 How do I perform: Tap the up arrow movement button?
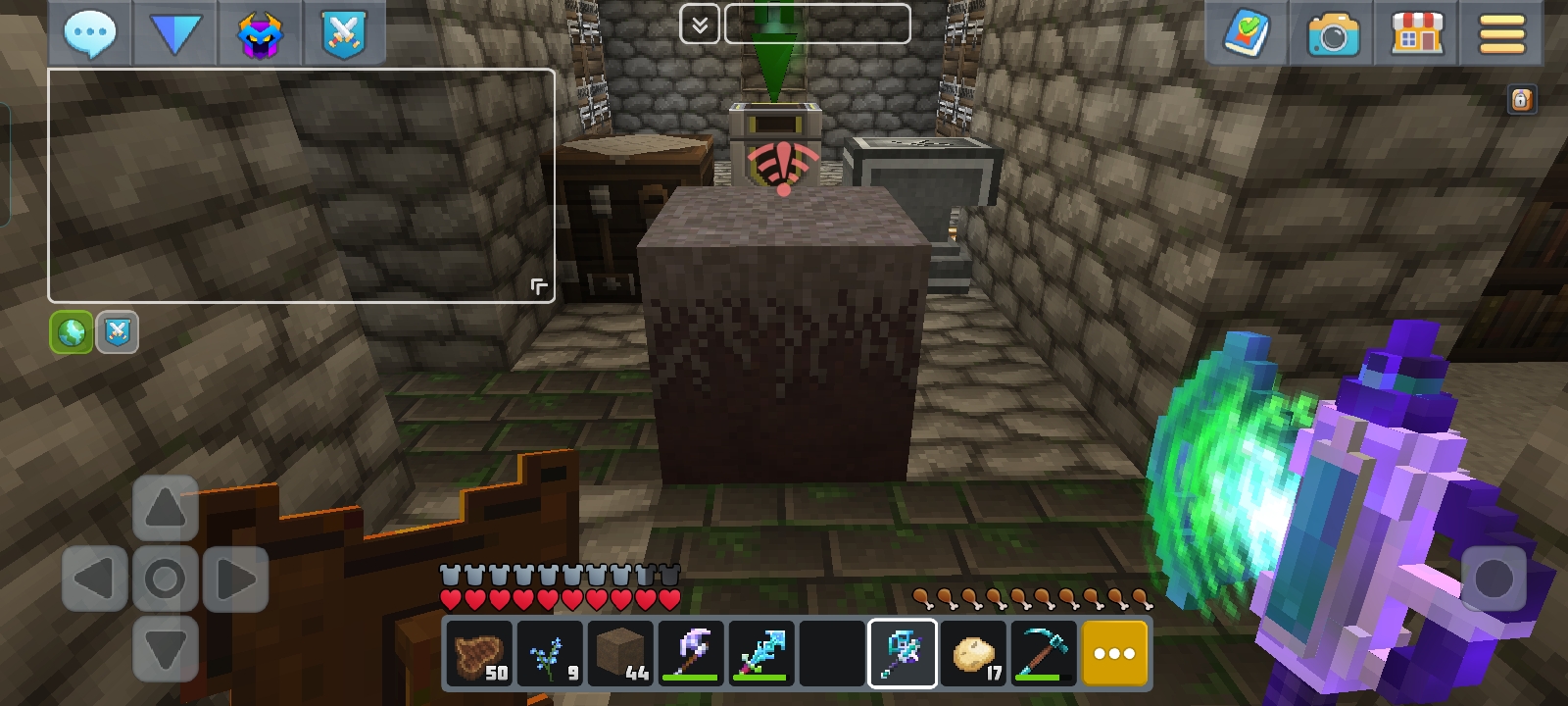click(165, 508)
